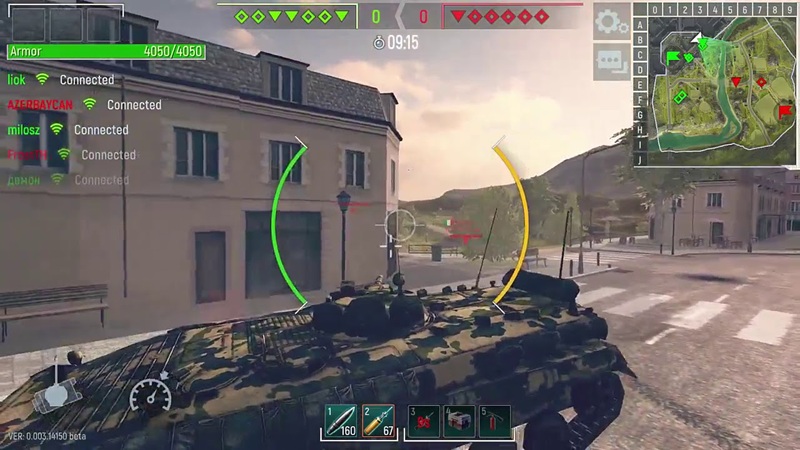Image resolution: width=800 pixels, height=450 pixels.
Task: Select player milosz in the connection list
Action: (x=24, y=129)
